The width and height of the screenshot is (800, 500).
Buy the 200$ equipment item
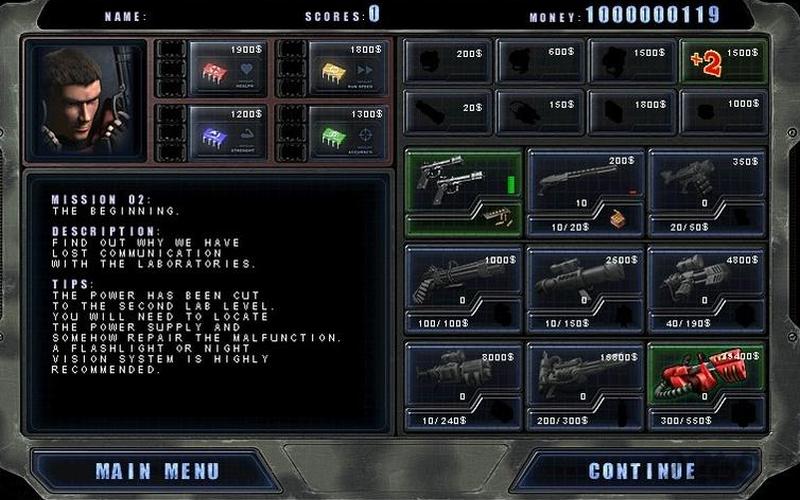pyautogui.click(x=447, y=62)
